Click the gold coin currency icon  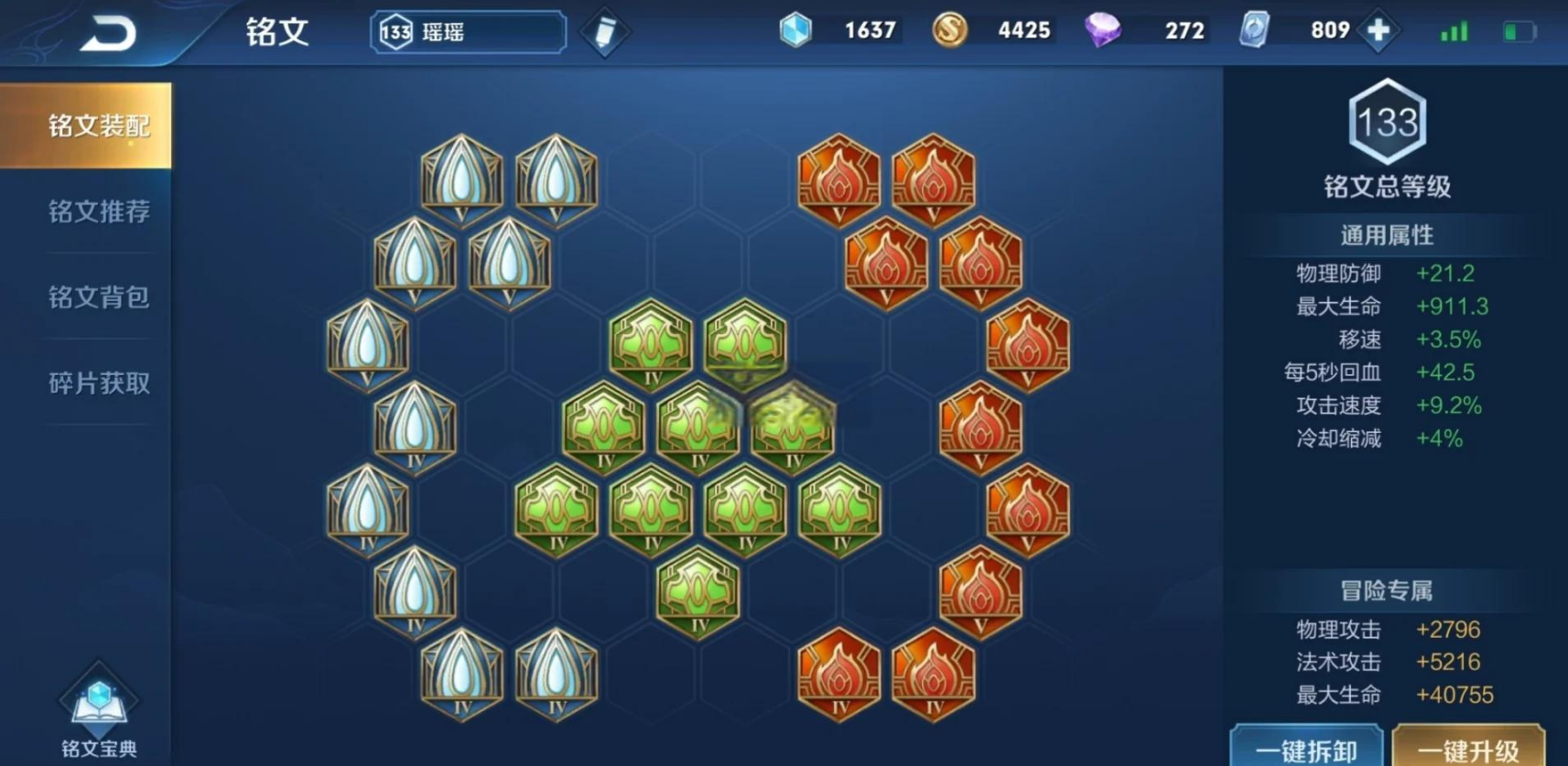click(x=949, y=31)
